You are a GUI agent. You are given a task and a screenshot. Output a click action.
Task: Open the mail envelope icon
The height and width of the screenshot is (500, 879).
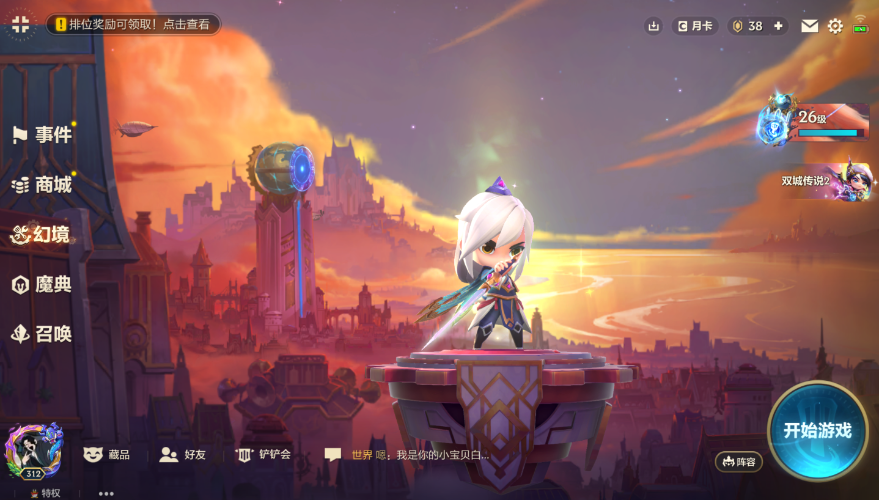[810, 26]
